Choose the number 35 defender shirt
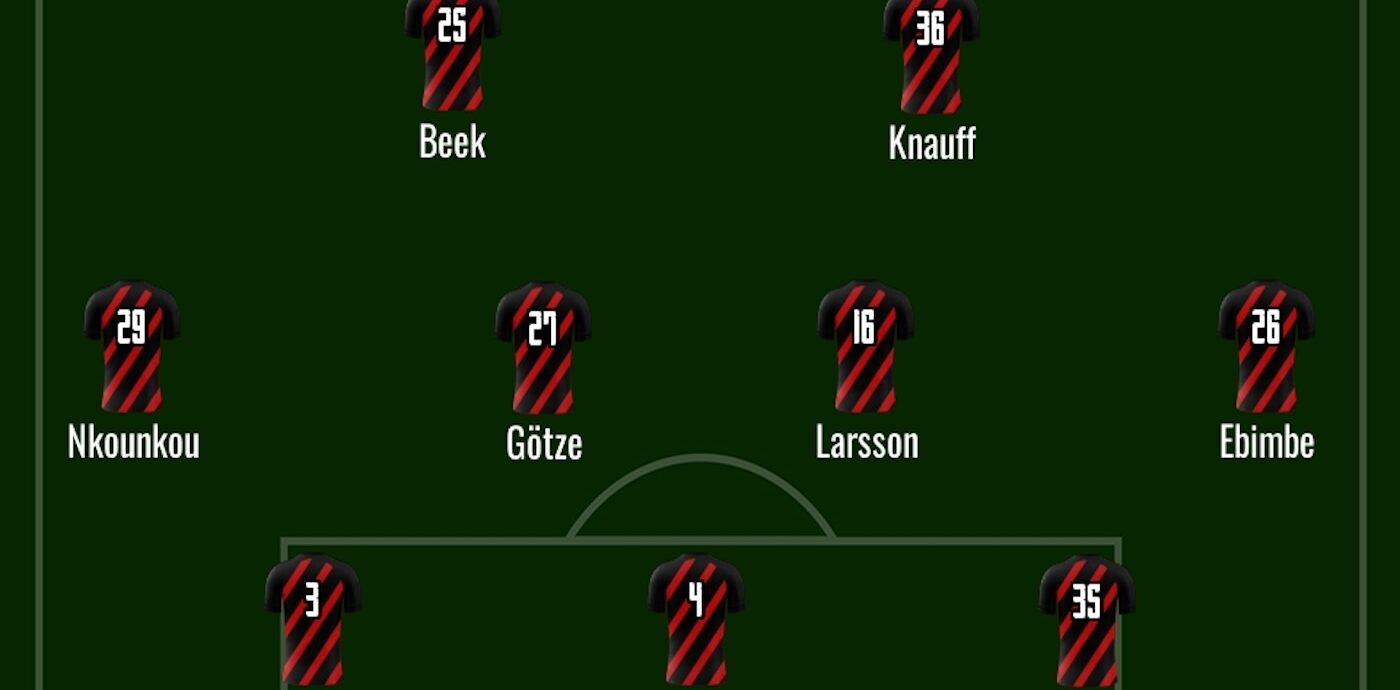 1087,618
